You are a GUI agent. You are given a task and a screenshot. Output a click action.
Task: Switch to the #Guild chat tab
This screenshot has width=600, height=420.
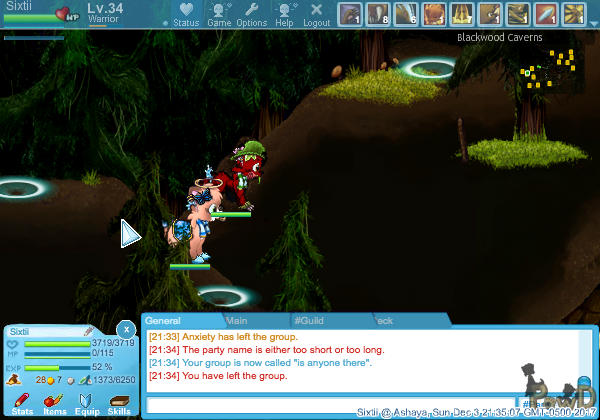tap(308, 320)
